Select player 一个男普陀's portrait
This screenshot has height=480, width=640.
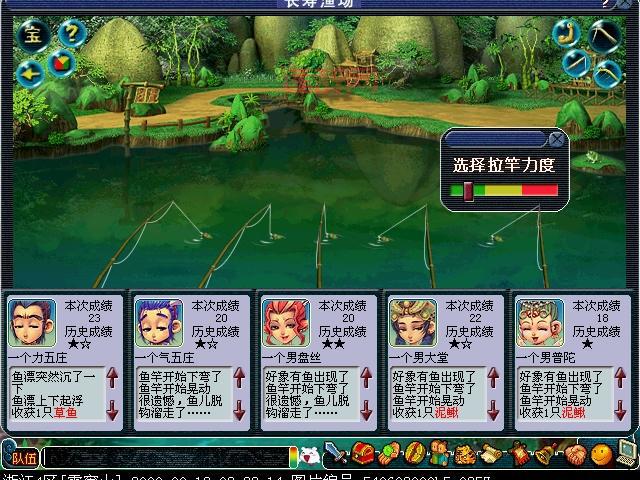(539, 321)
